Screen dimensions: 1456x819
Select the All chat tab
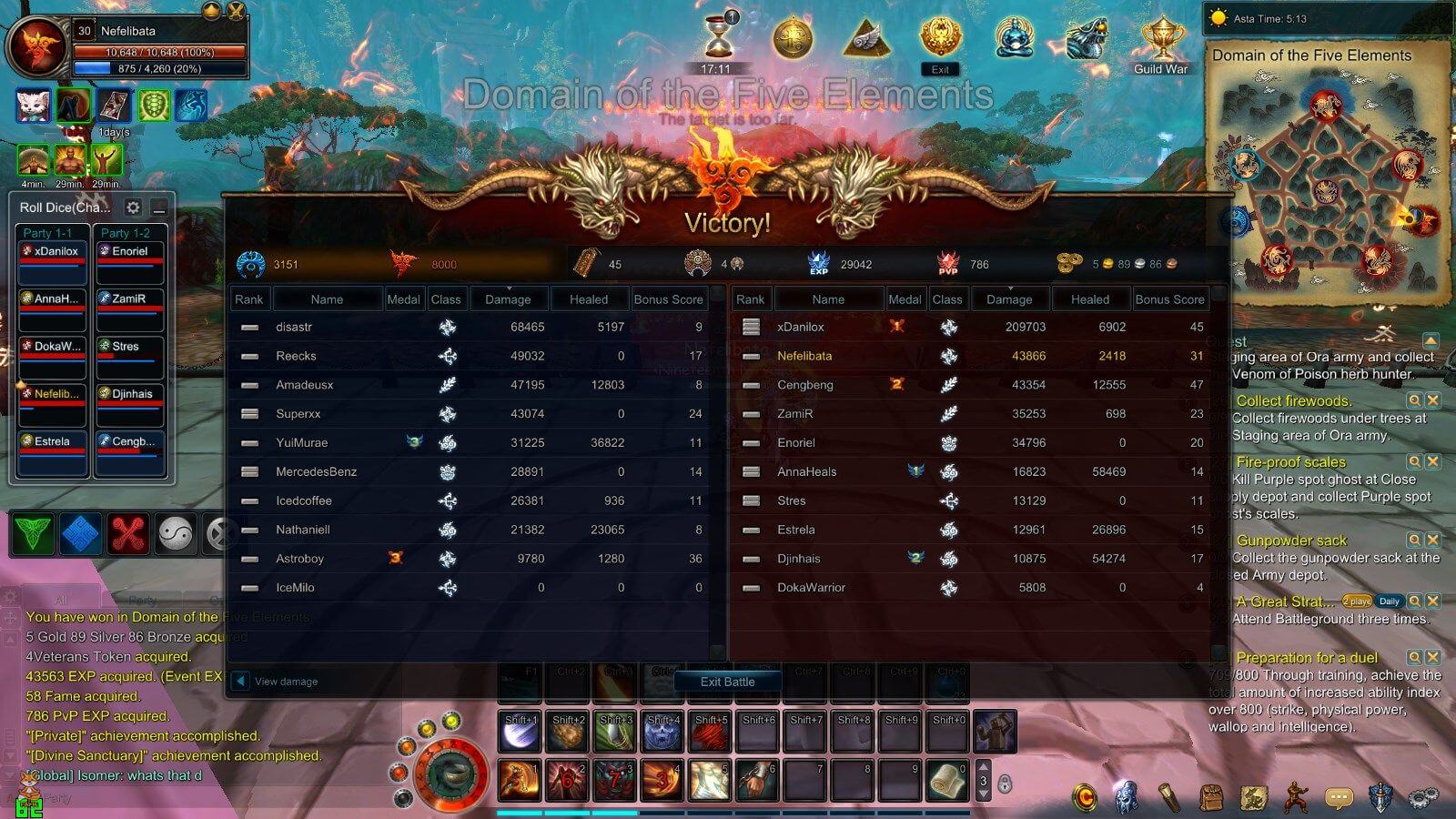pos(60,600)
